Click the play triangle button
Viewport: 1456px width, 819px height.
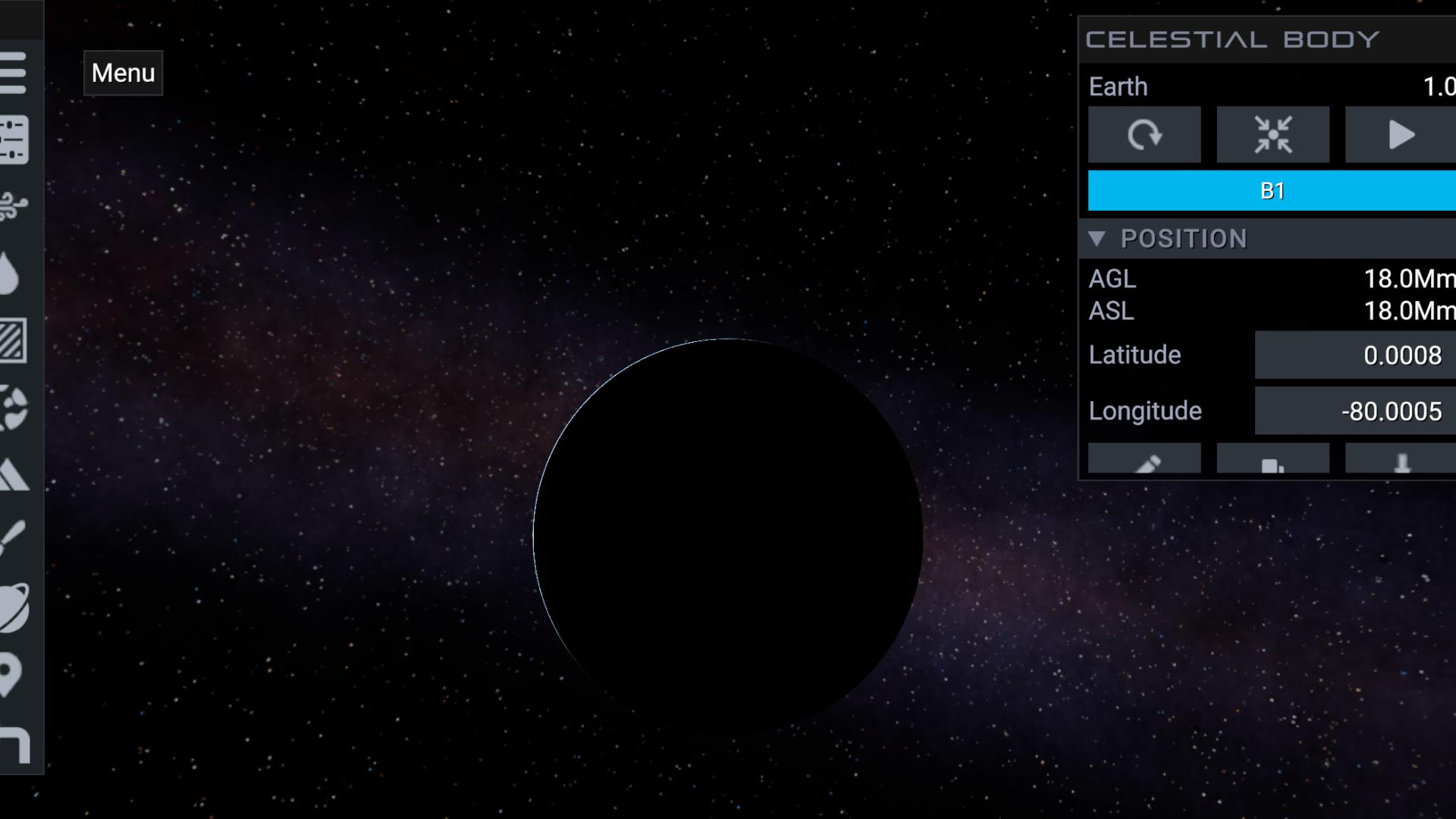pyautogui.click(x=1400, y=135)
